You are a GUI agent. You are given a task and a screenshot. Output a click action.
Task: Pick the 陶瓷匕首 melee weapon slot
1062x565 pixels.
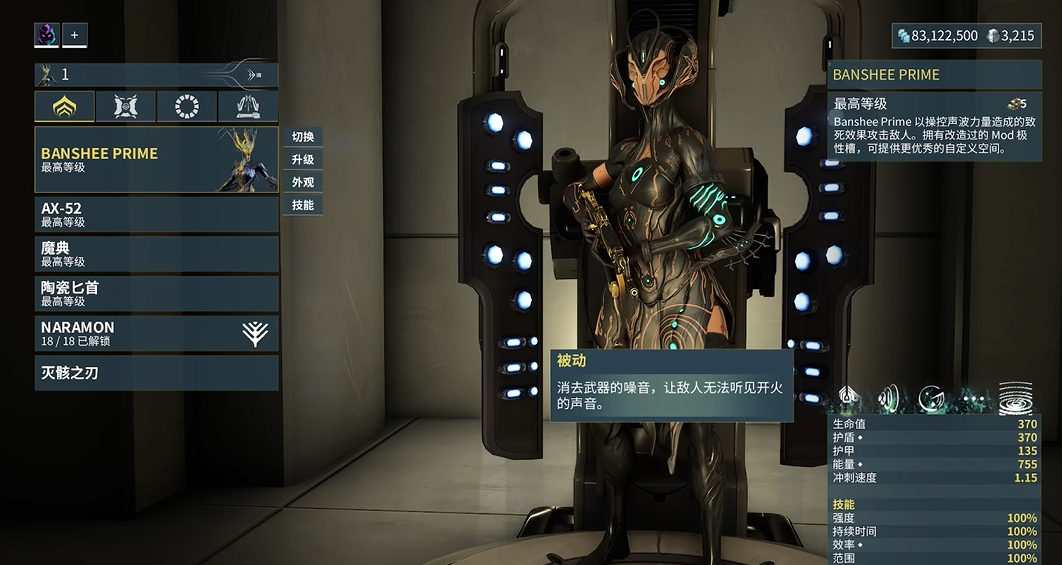(x=156, y=293)
